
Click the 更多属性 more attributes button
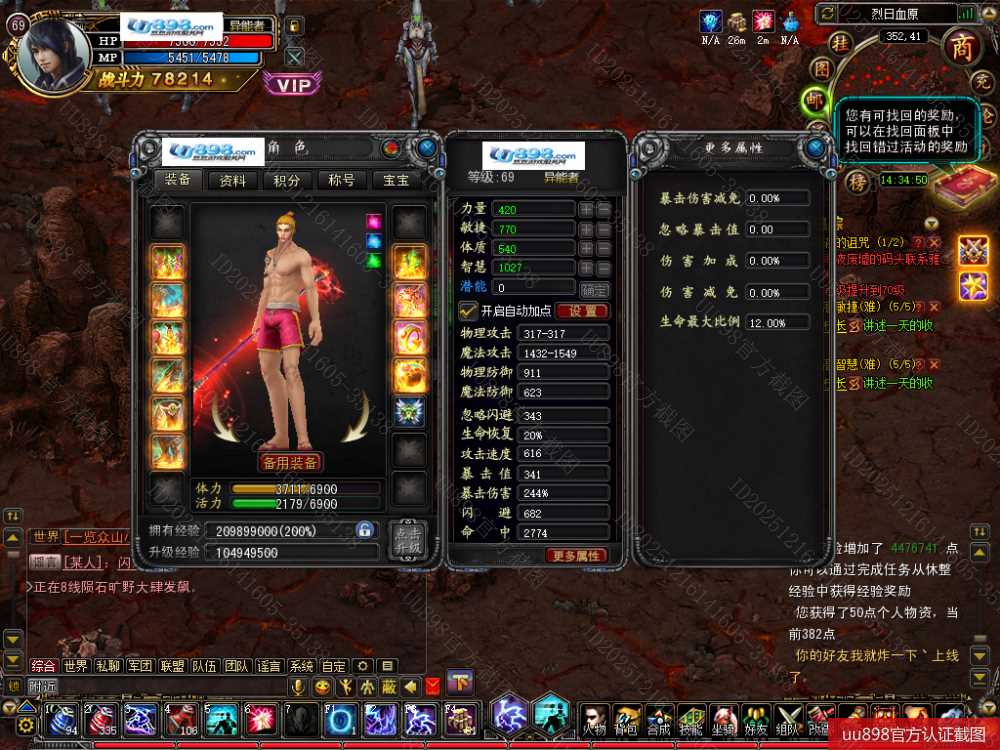(576, 556)
